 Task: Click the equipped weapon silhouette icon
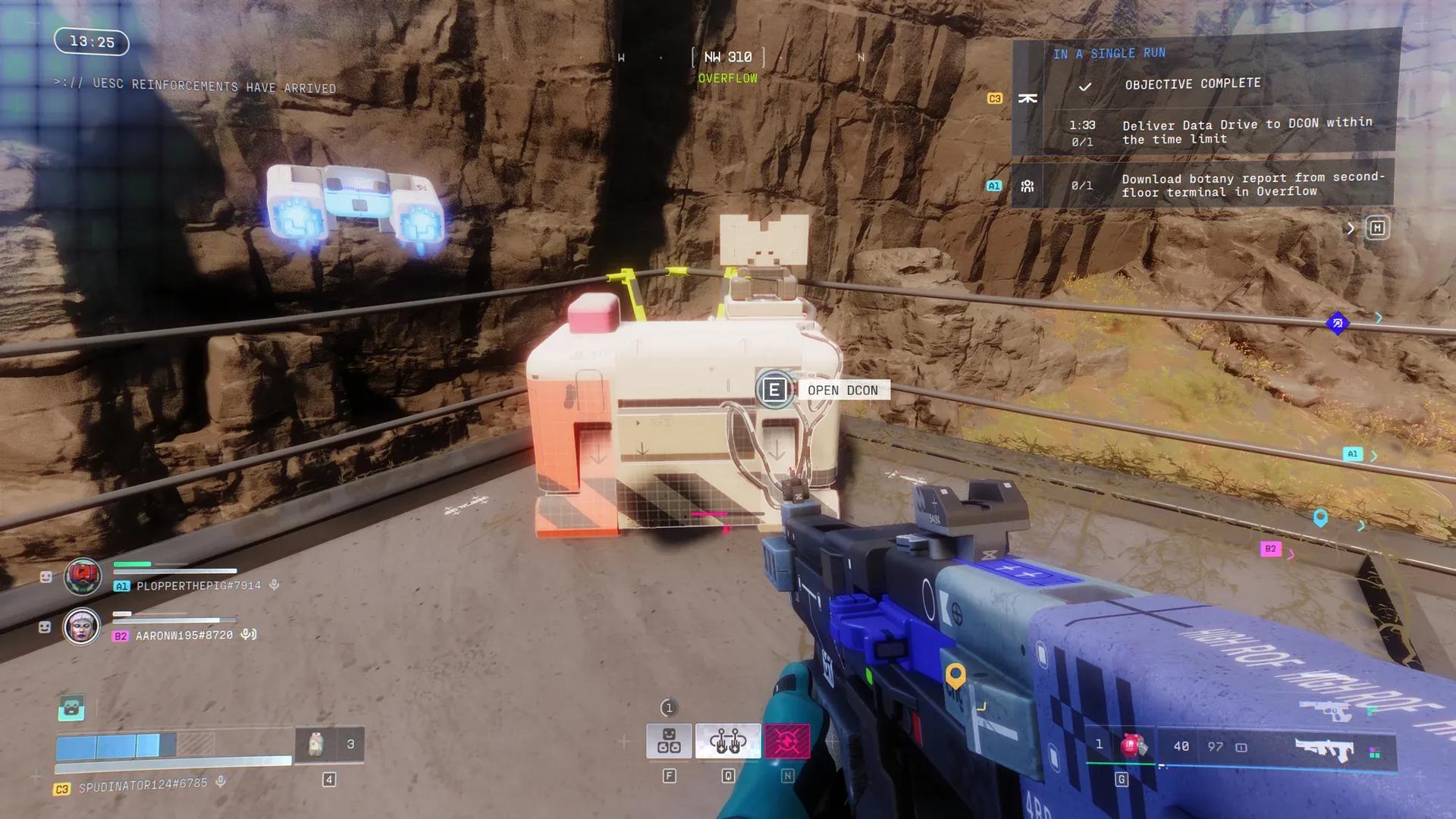1325,749
